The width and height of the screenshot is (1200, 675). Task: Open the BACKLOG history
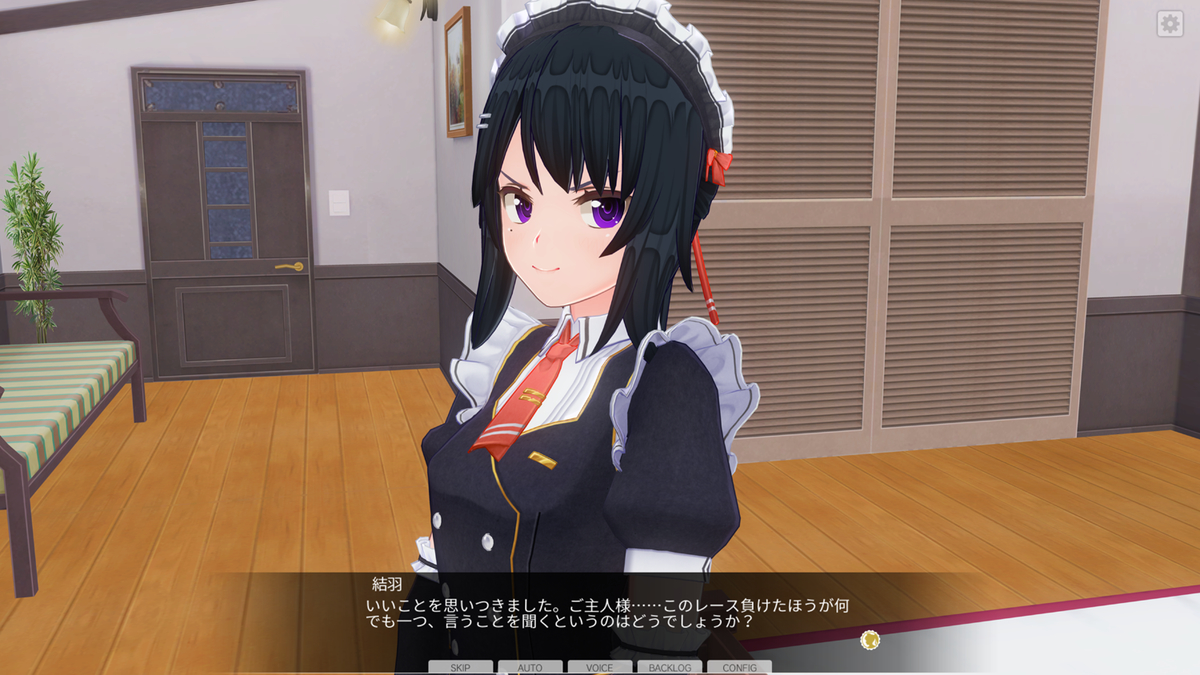(x=669, y=667)
